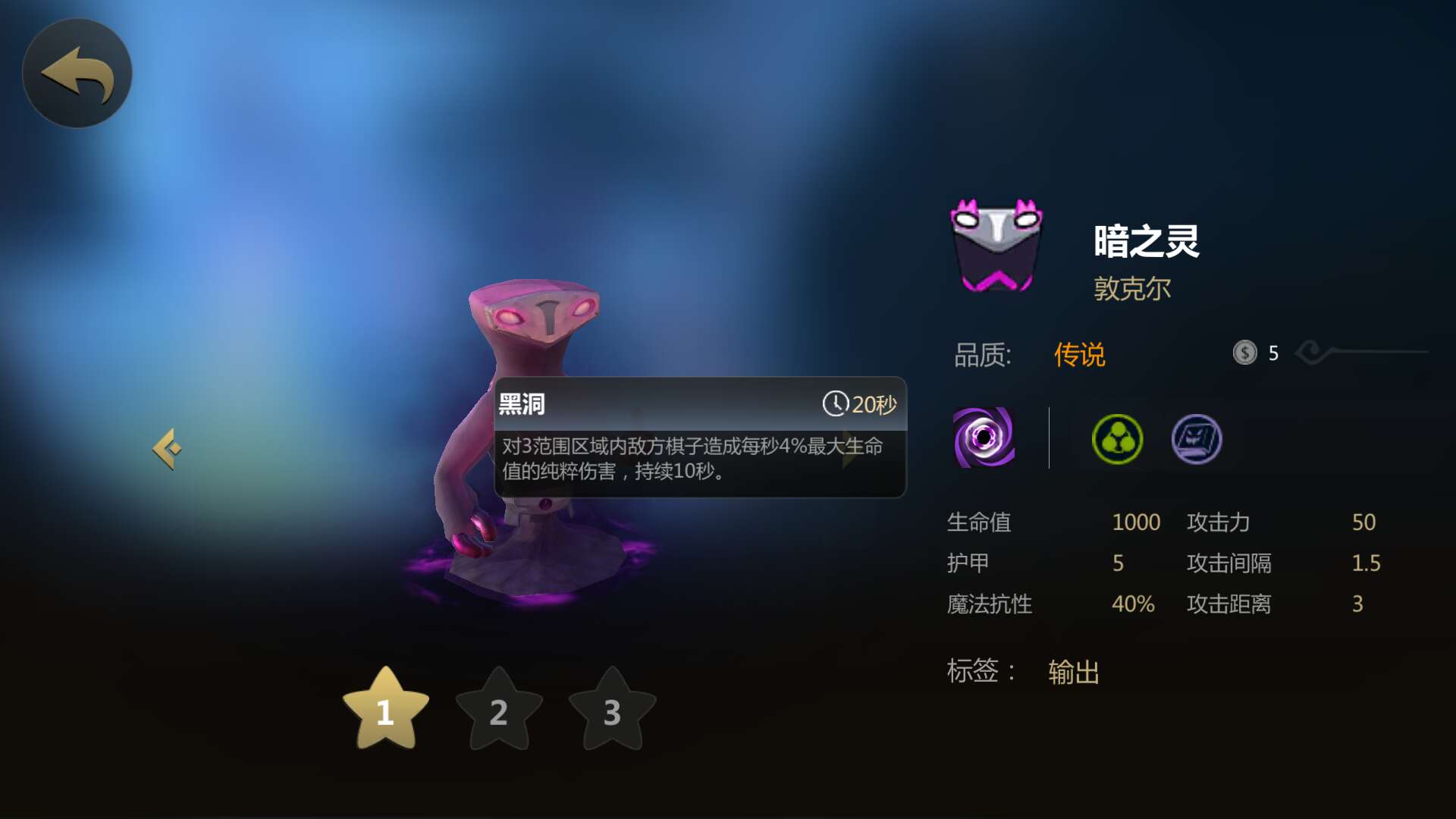Tap the hero portrait icon
This screenshot has width=1456, height=819.
996,246
